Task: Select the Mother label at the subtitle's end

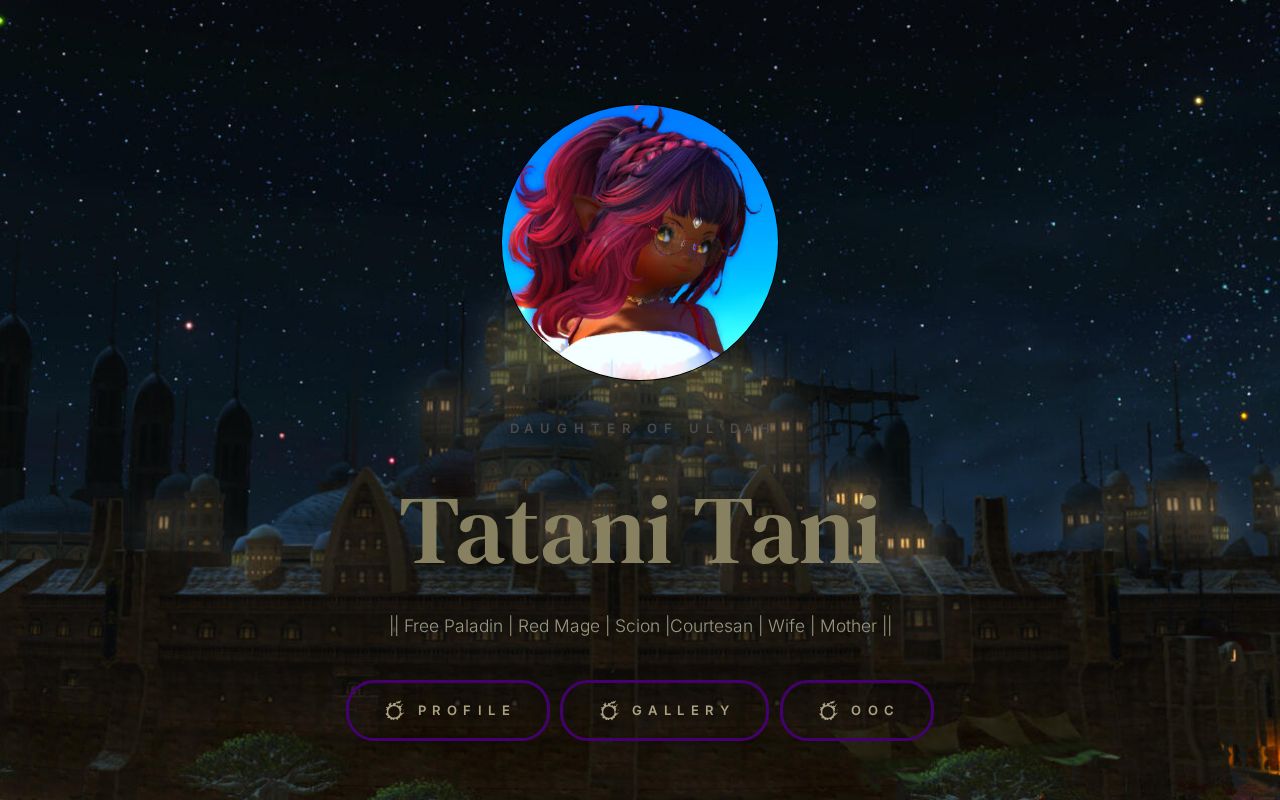Action: (847, 626)
